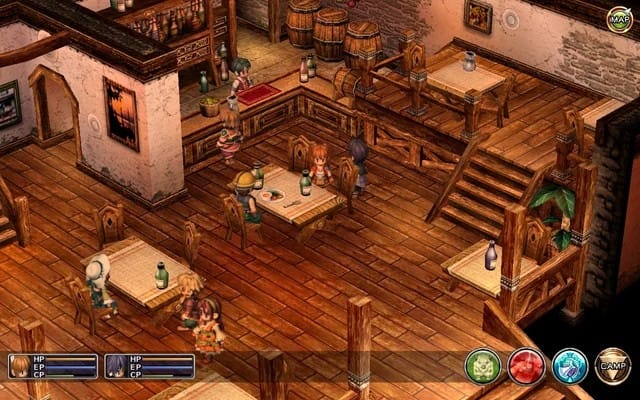
Task: Tap the green creature round icon
Action: (x=482, y=366)
